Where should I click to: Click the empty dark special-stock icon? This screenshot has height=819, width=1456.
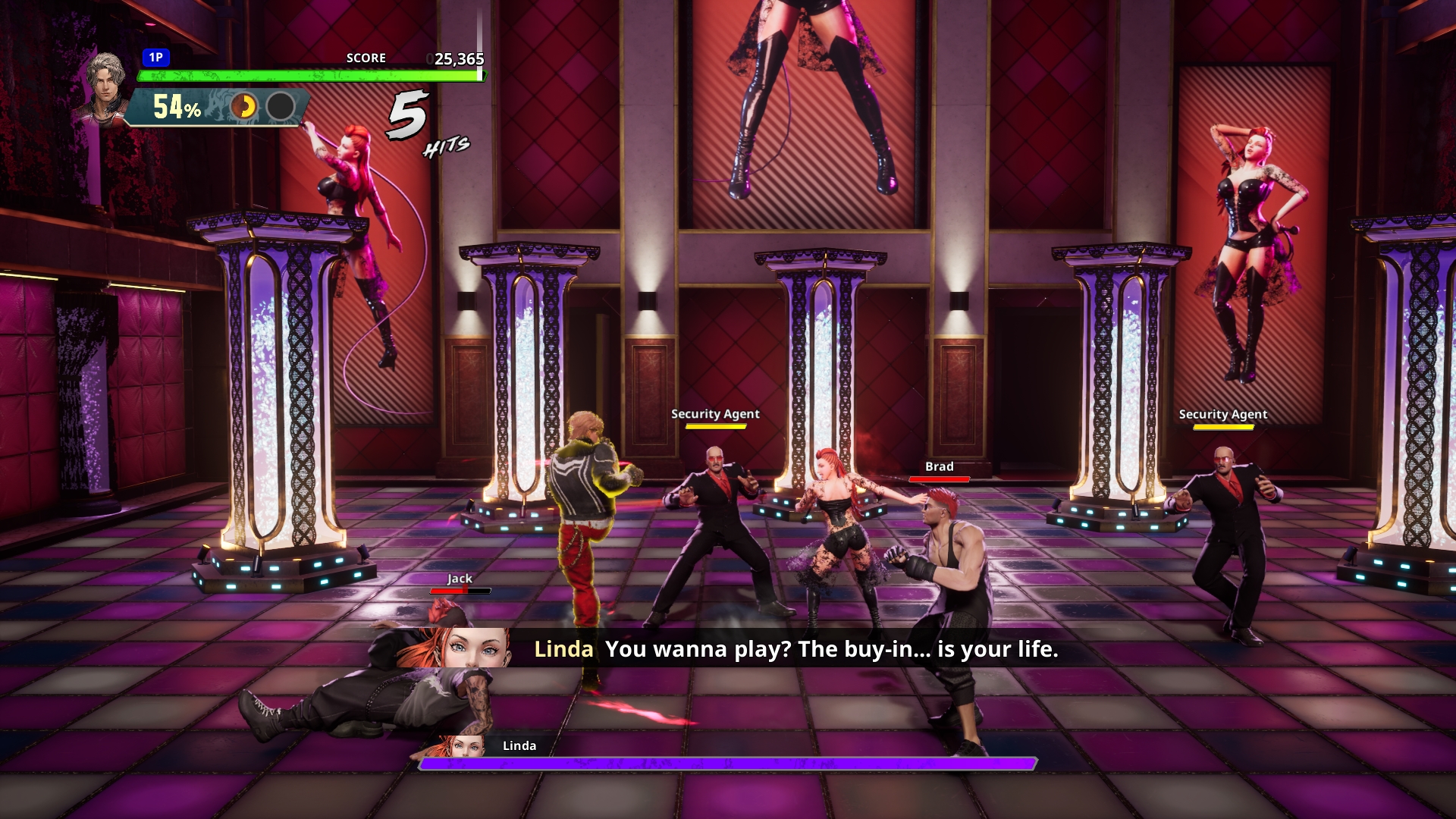pyautogui.click(x=281, y=107)
